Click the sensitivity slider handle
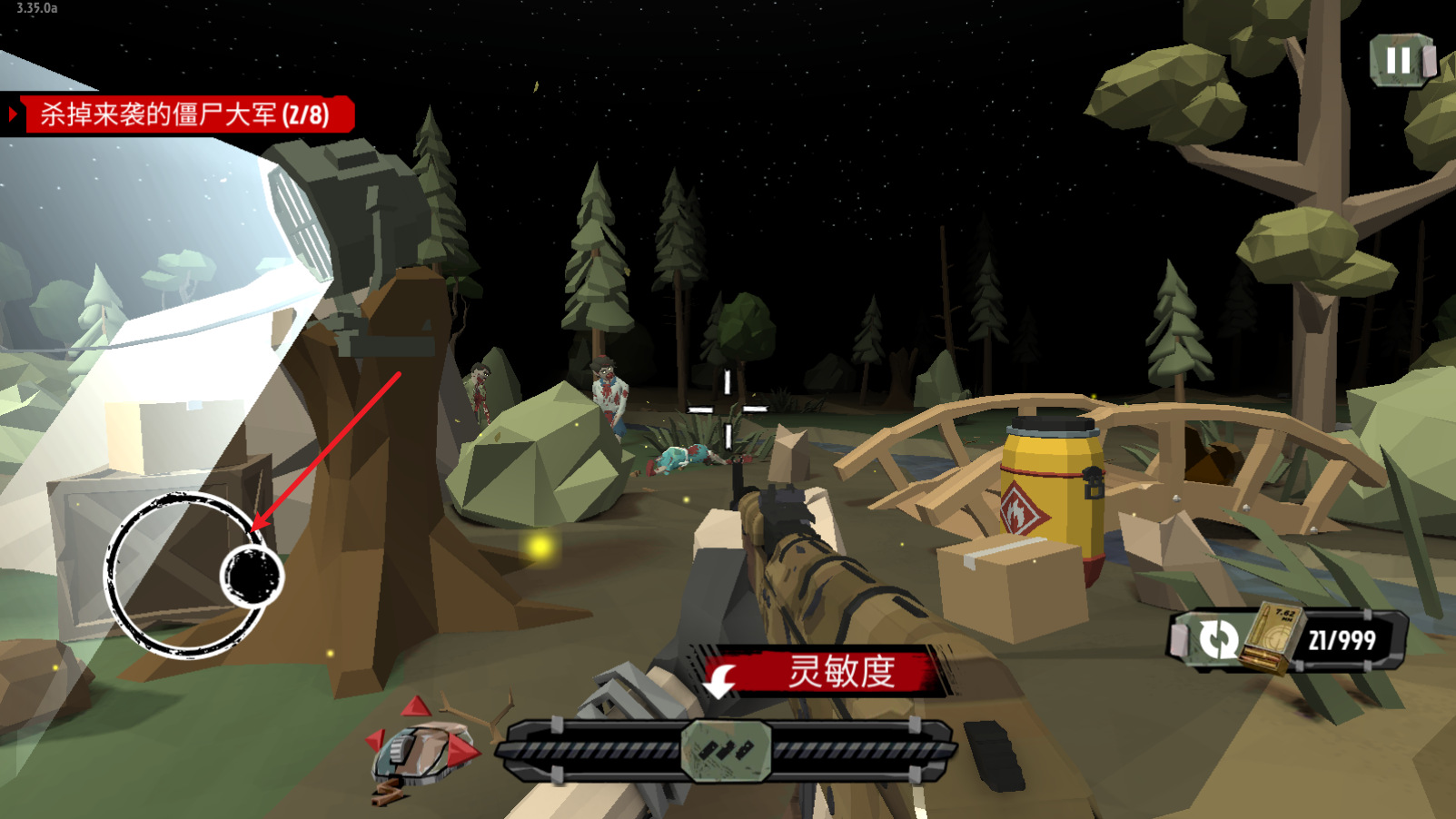Image resolution: width=1456 pixels, height=819 pixels. coord(726,750)
